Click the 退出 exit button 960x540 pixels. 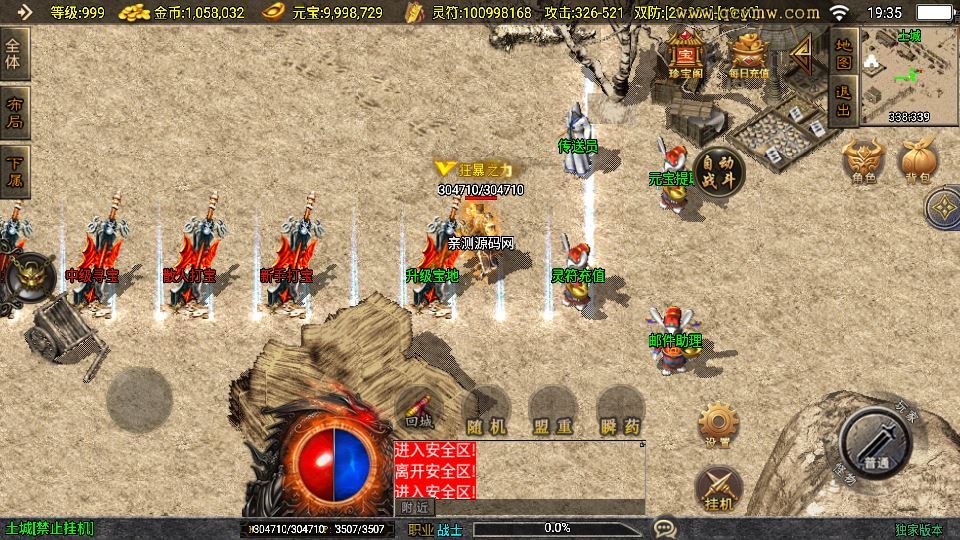[844, 102]
